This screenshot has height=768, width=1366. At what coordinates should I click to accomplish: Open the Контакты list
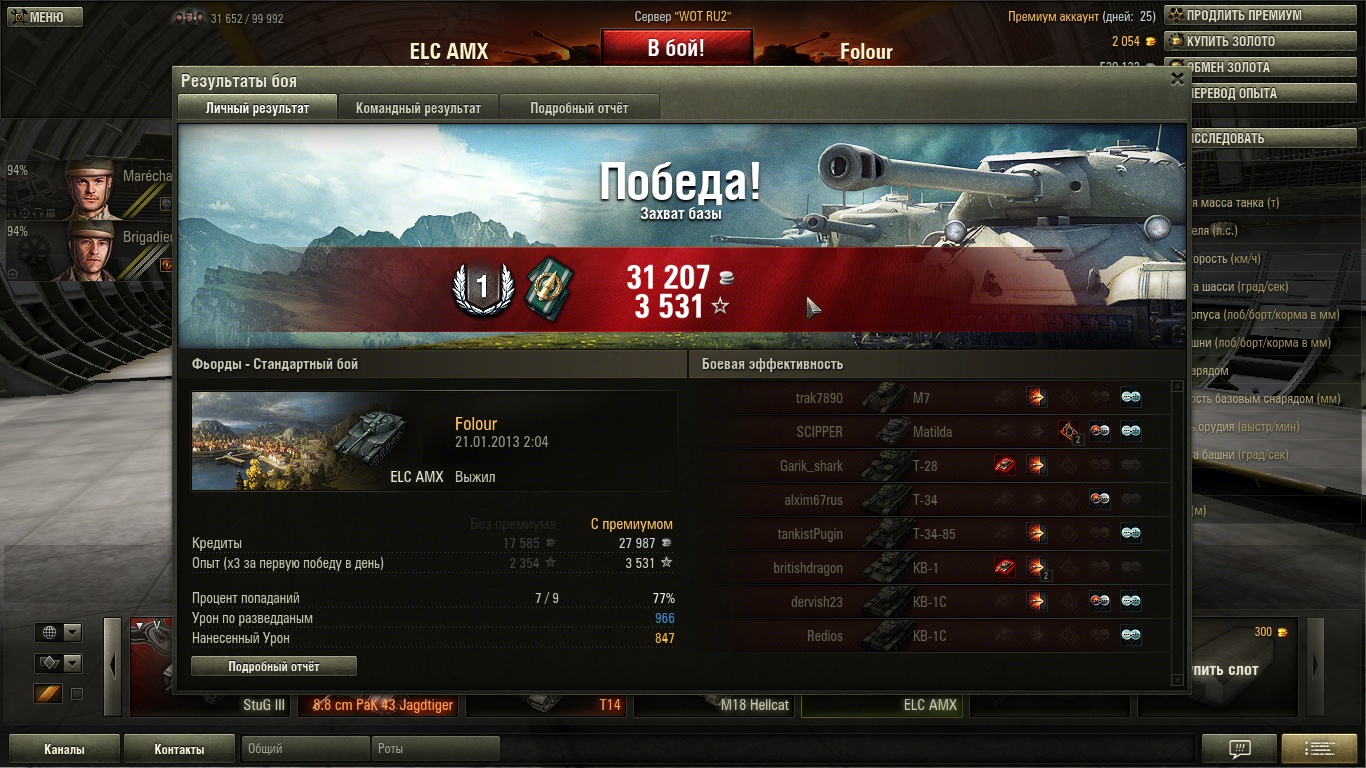(x=179, y=749)
